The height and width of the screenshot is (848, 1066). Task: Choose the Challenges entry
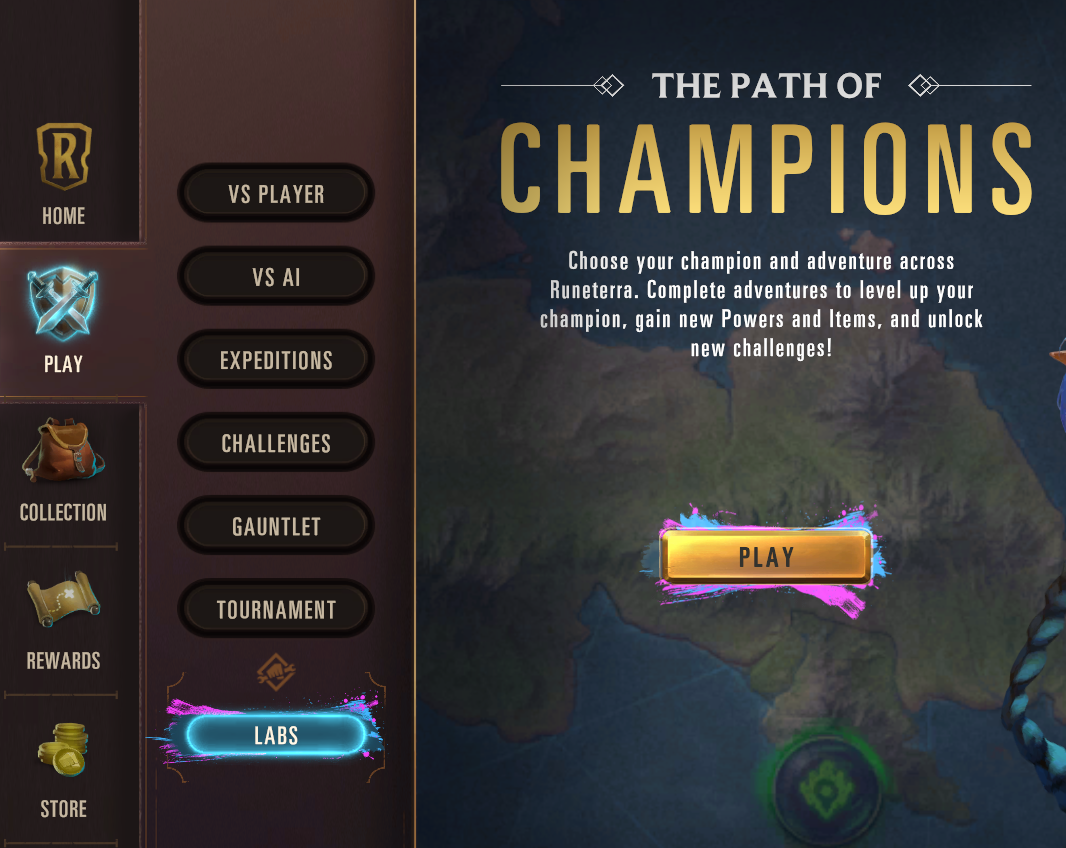[276, 443]
